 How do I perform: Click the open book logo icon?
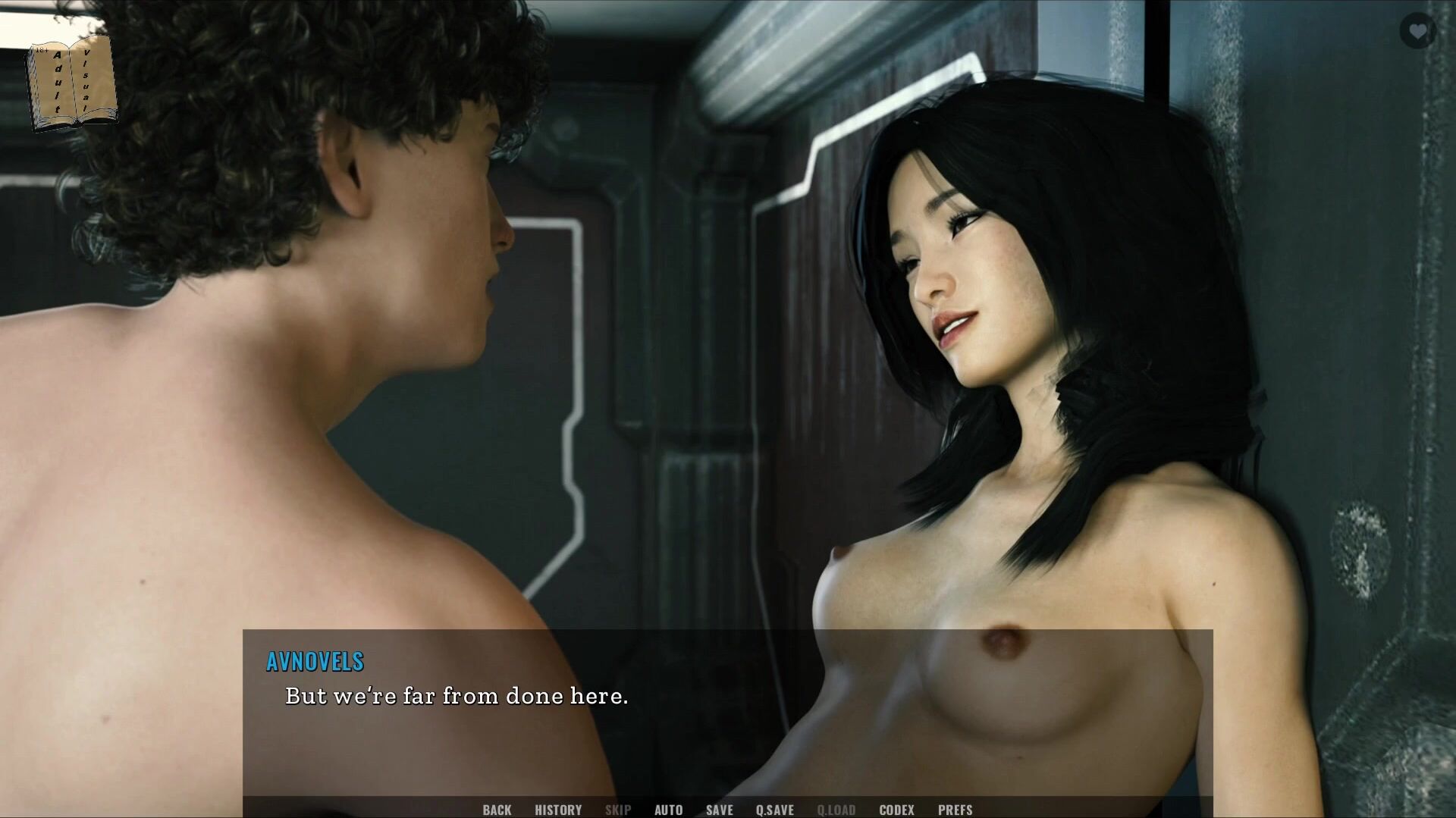(x=72, y=83)
